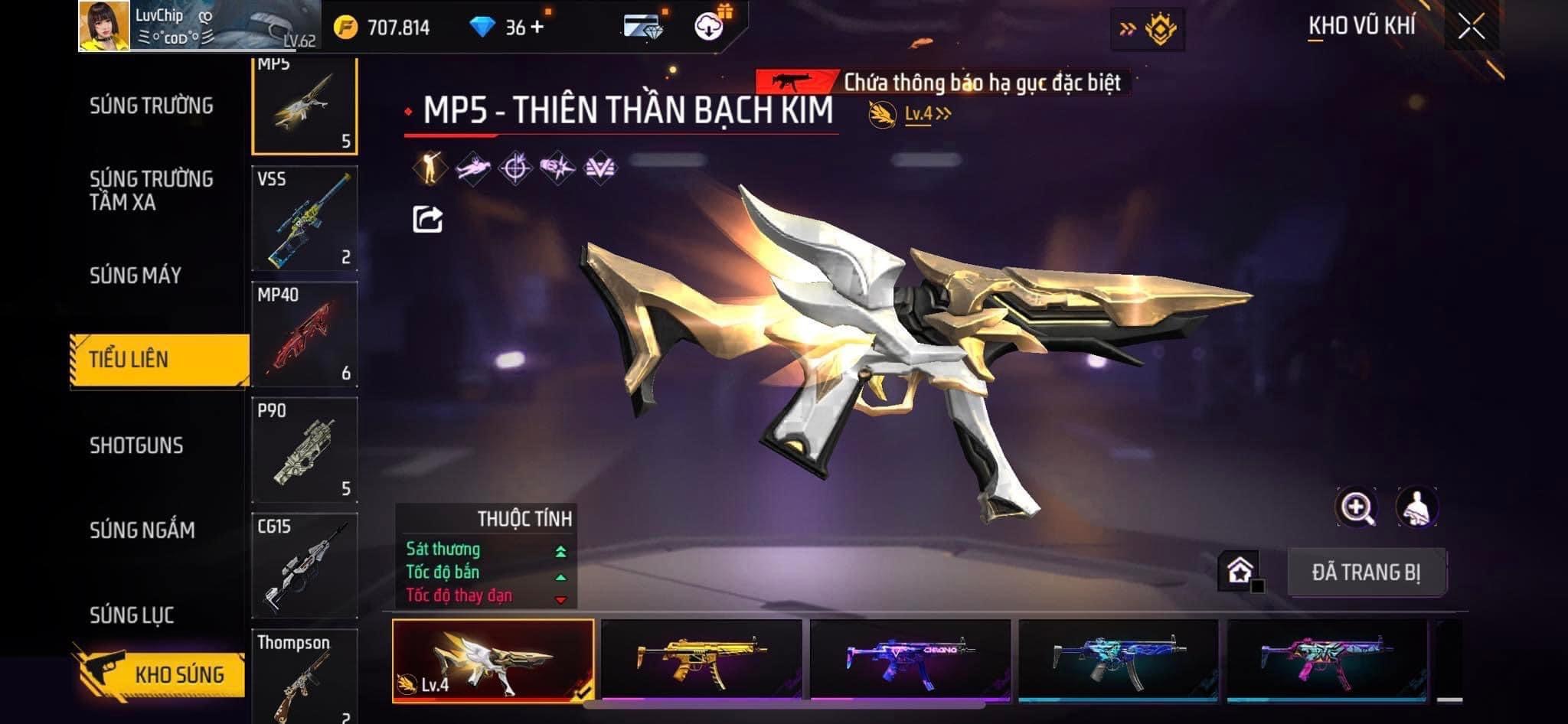Click the Kho Súng armory button

point(161,673)
